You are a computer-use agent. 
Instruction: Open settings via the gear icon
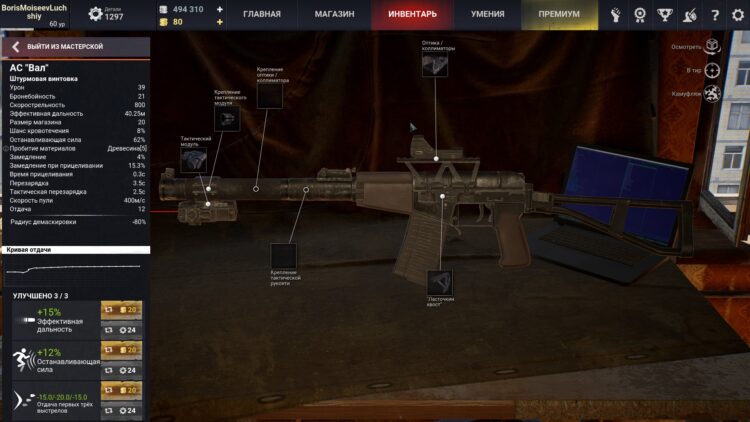click(x=735, y=15)
